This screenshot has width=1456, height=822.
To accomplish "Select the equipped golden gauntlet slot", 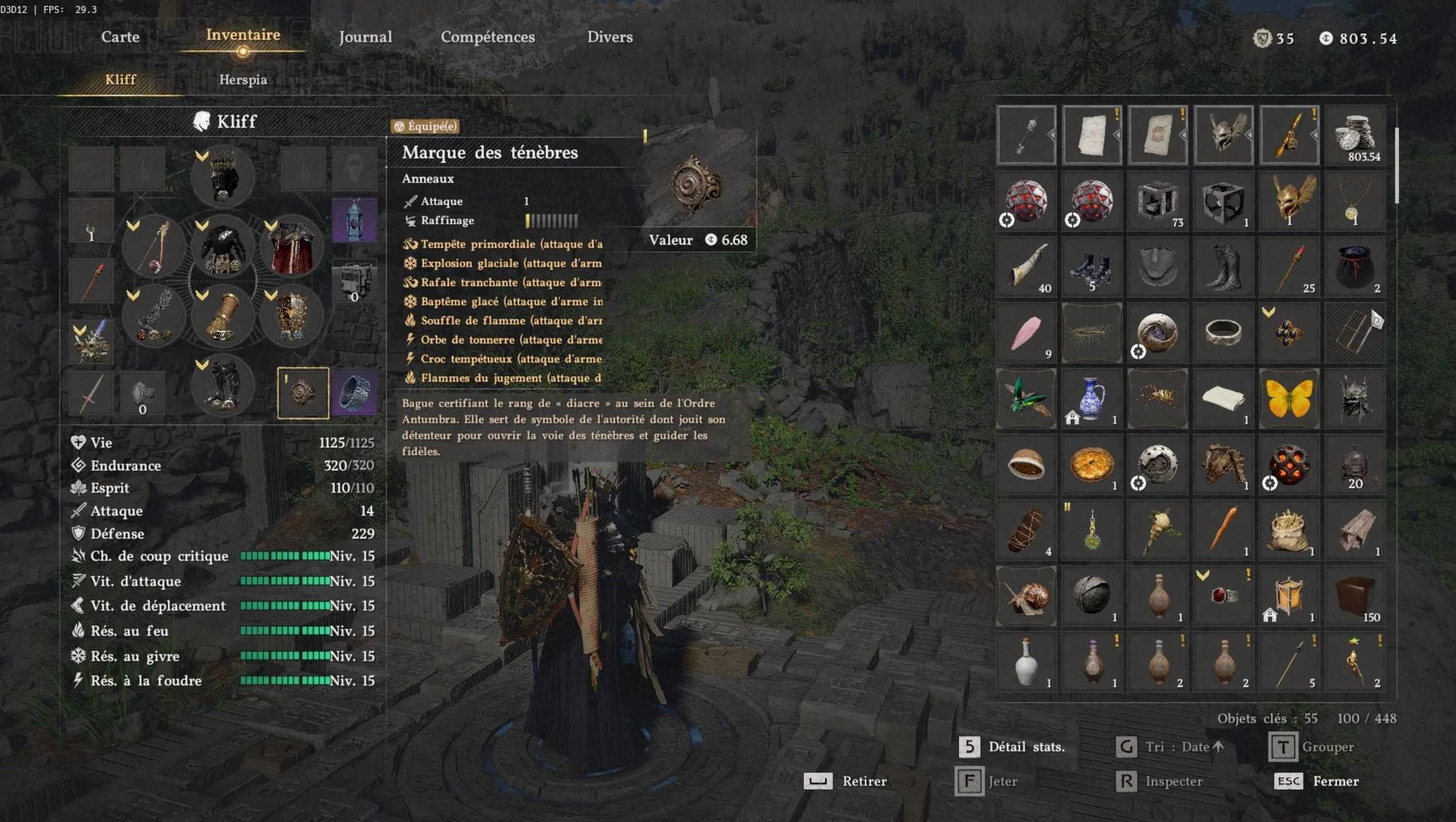I will point(223,317).
